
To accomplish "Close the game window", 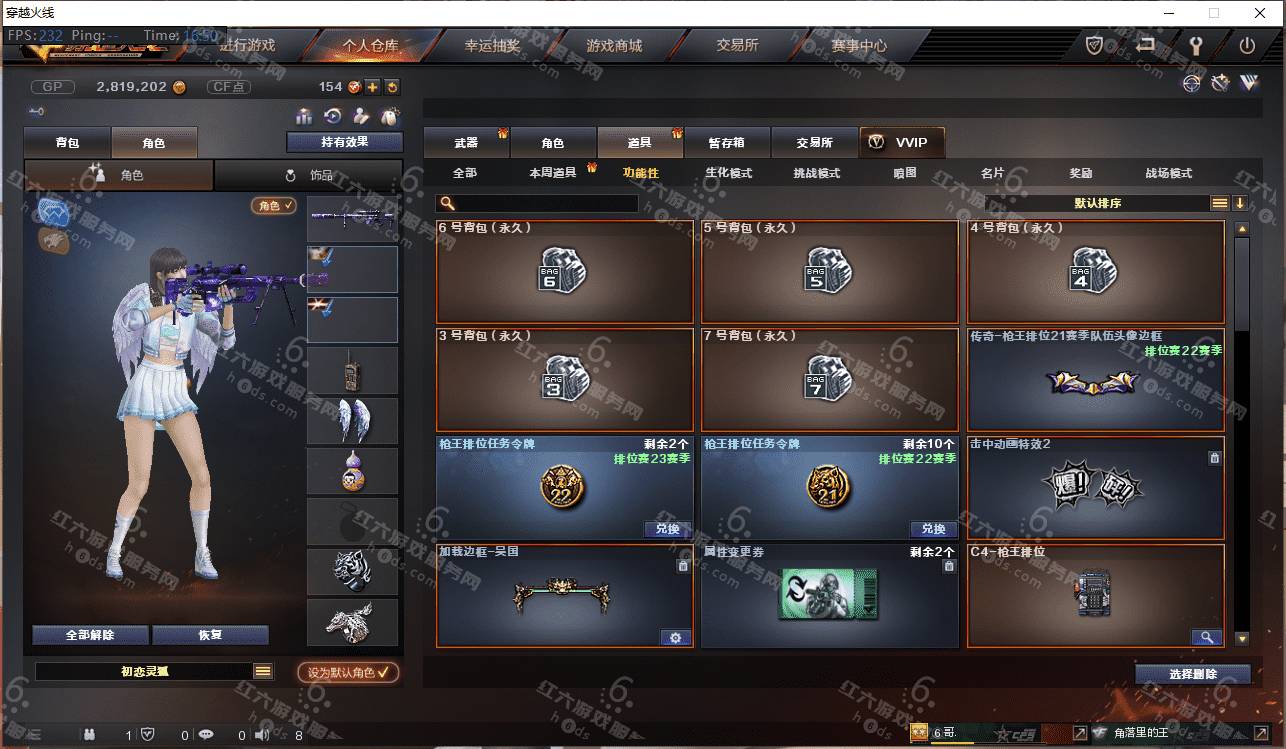I will (1260, 13).
